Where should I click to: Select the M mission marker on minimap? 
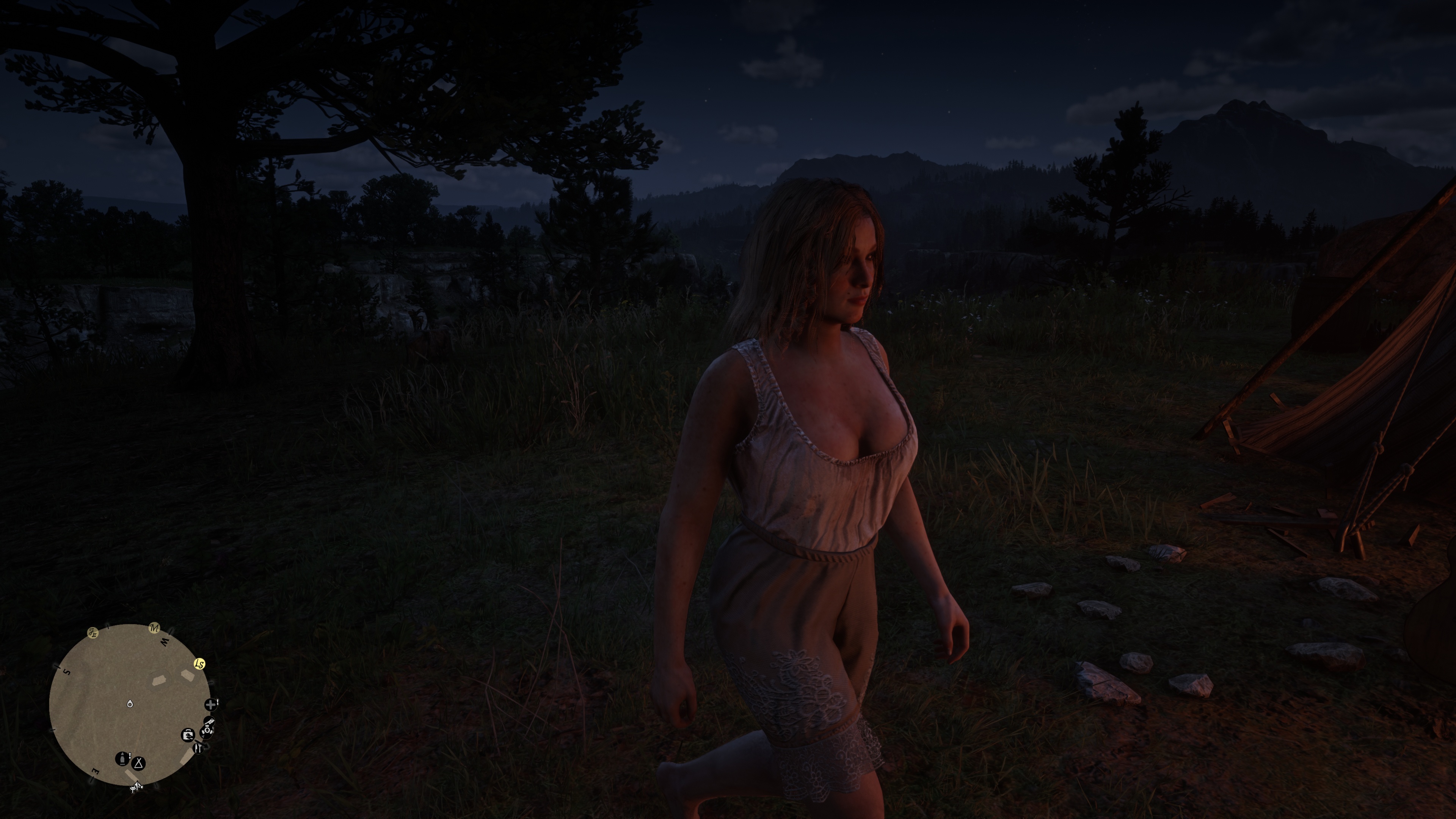pyautogui.click(x=154, y=628)
